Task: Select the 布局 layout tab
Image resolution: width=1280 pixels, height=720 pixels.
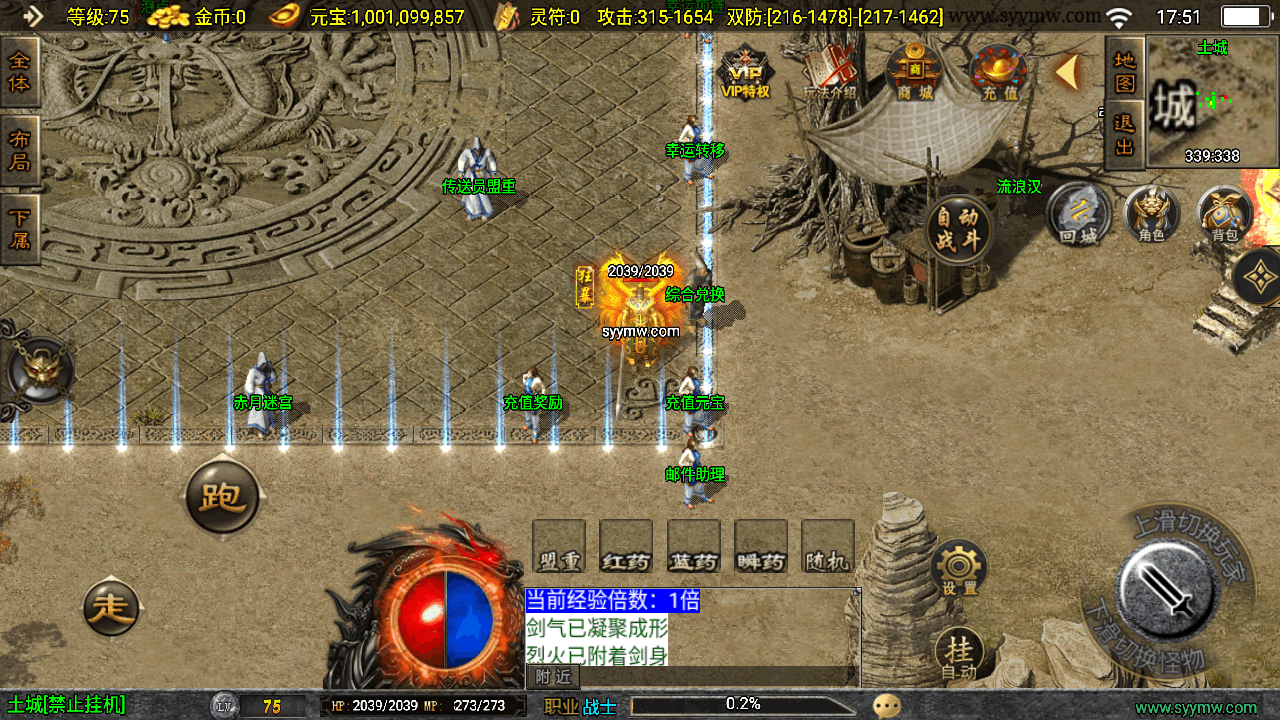Action: (20, 150)
